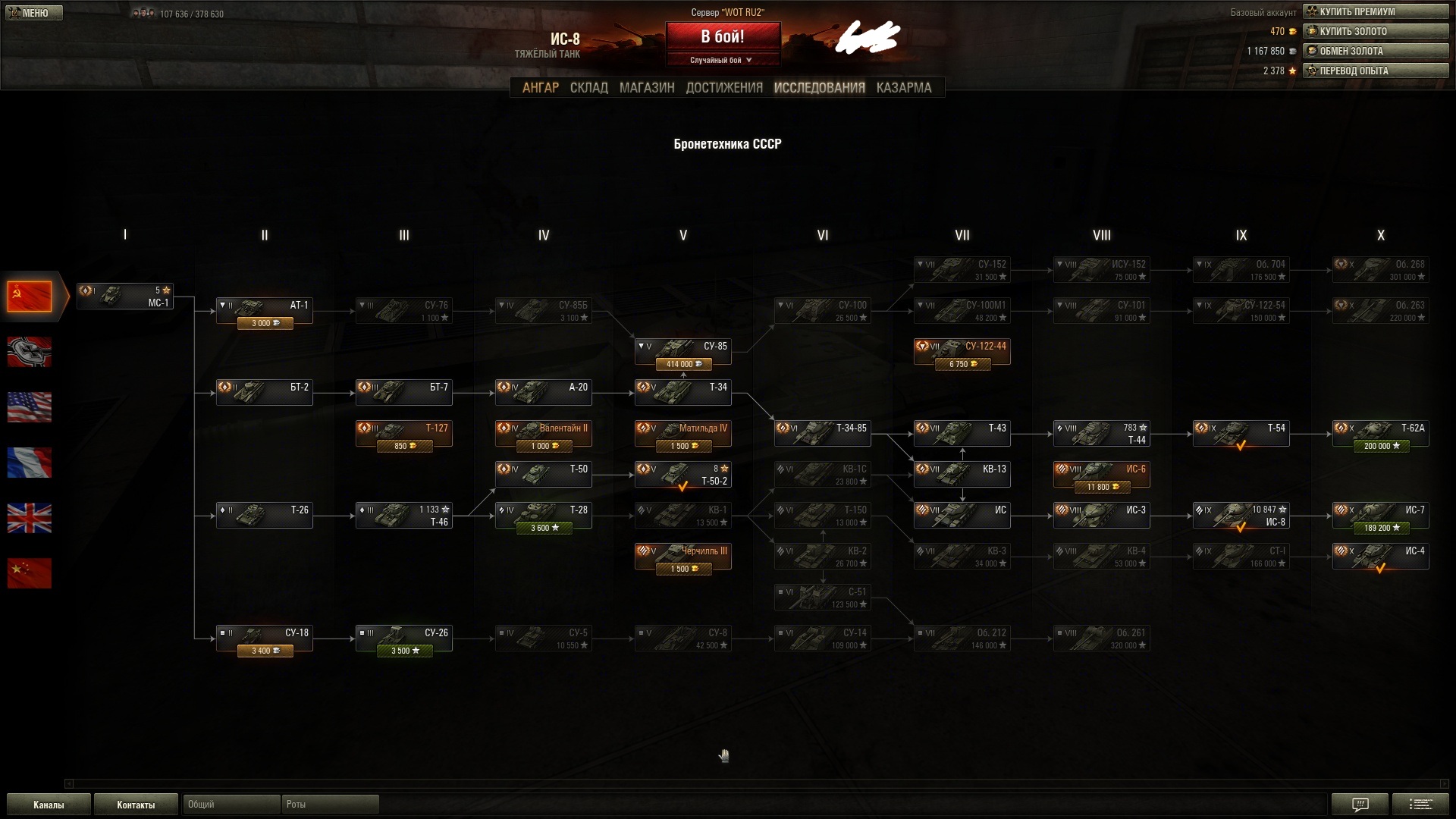This screenshot has width=1456, height=819.
Task: Show the Достижения tab
Action: pyautogui.click(x=723, y=88)
